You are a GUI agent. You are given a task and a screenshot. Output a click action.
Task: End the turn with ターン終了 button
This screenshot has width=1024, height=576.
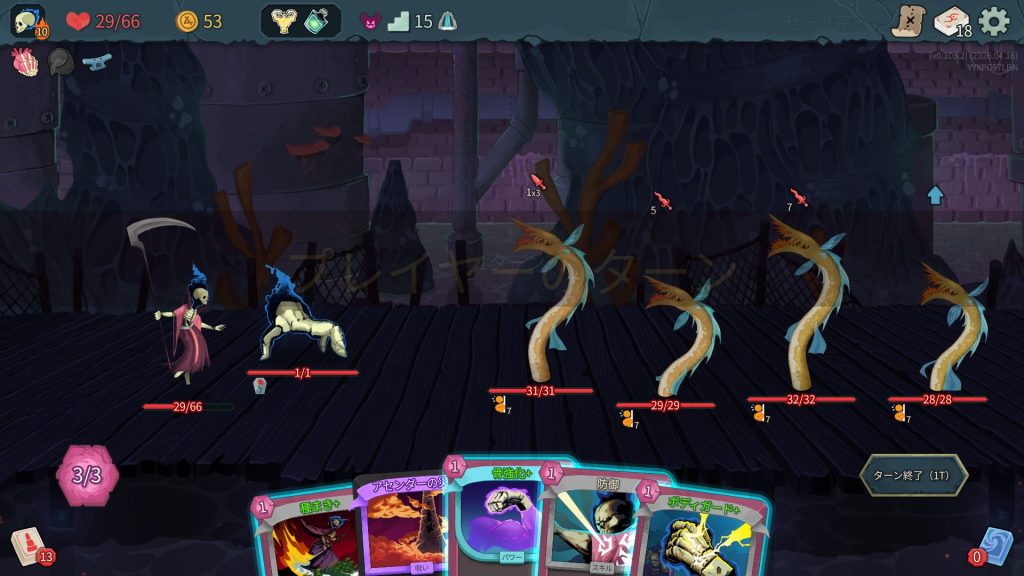914,475
